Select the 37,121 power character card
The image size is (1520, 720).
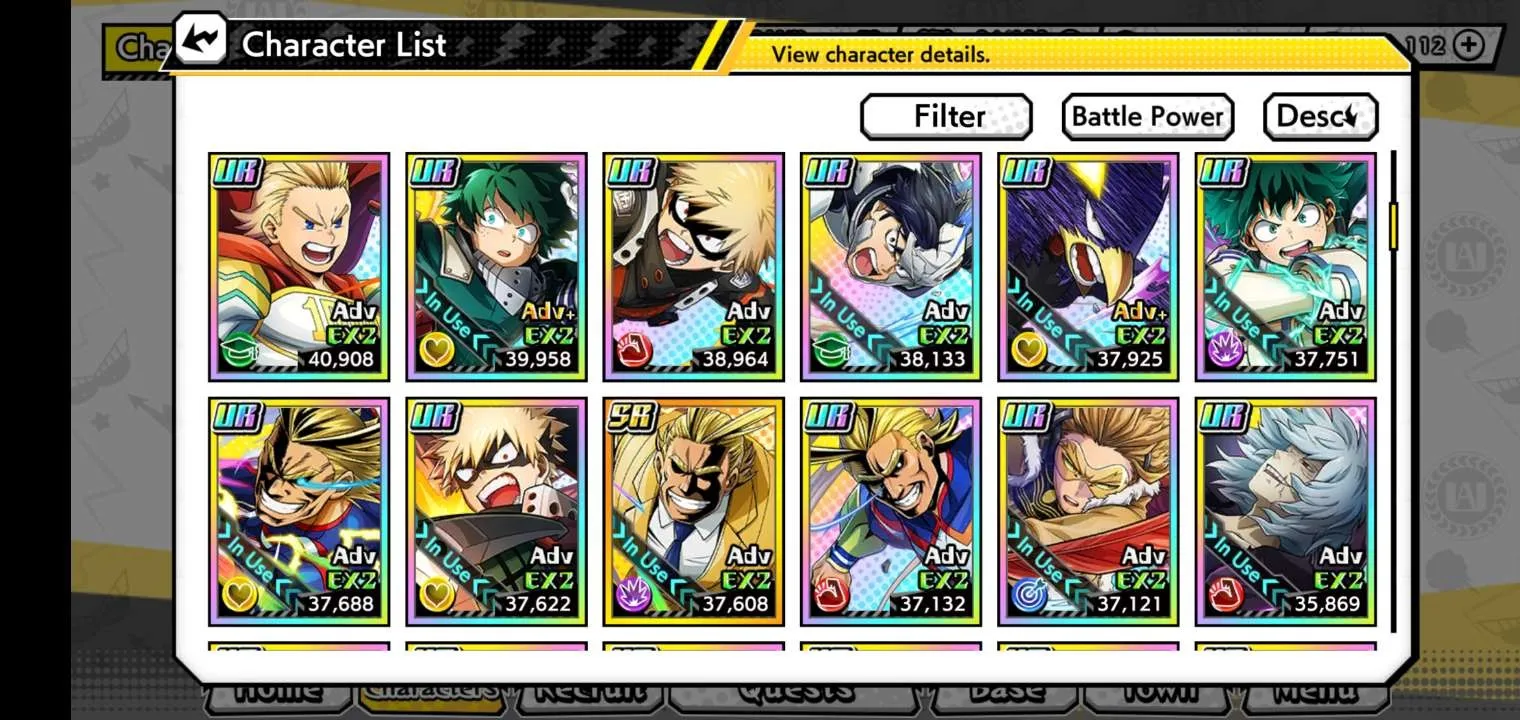coord(1088,512)
